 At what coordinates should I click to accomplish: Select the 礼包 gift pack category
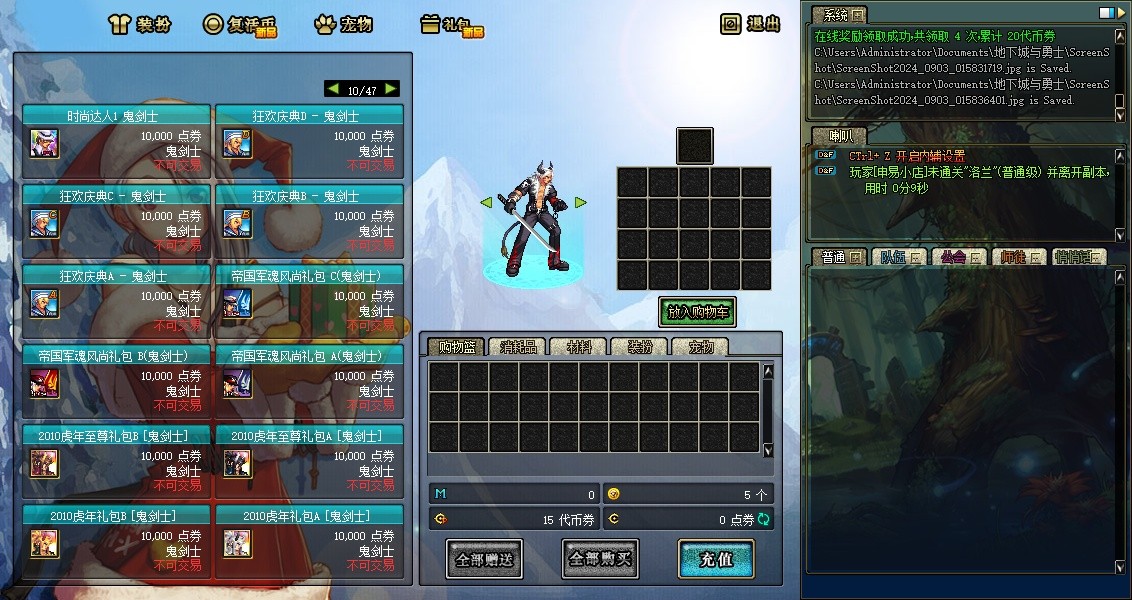(451, 24)
